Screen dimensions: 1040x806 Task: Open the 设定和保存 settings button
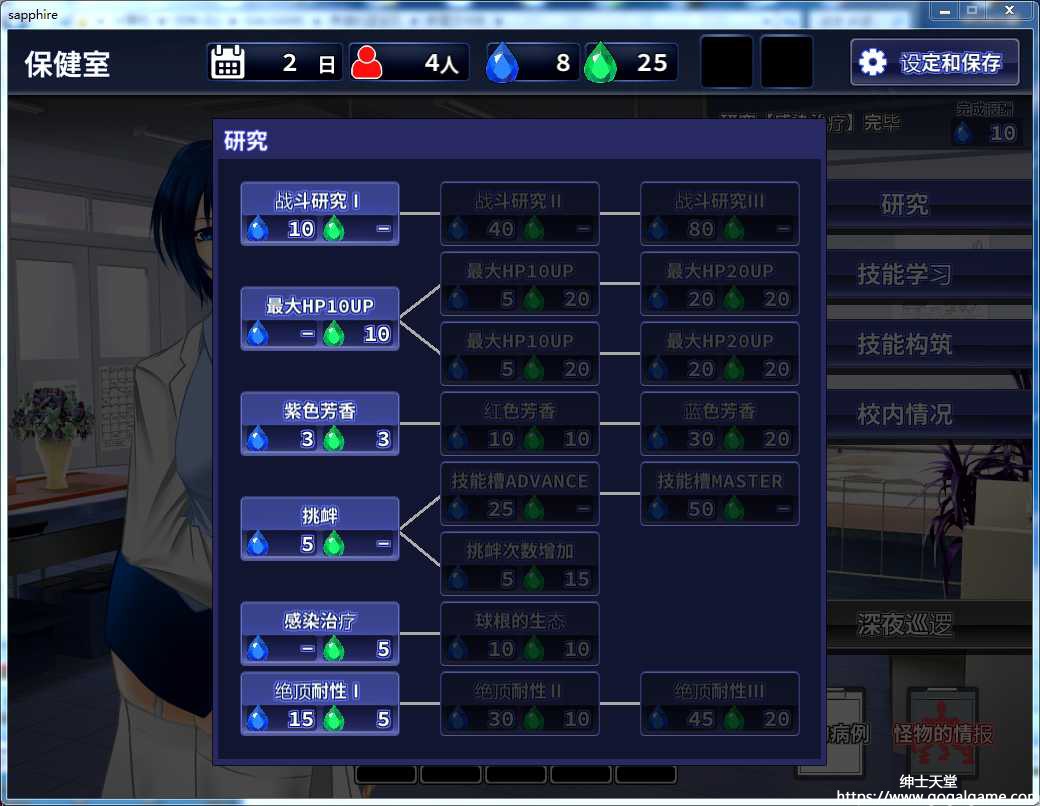tap(935, 63)
